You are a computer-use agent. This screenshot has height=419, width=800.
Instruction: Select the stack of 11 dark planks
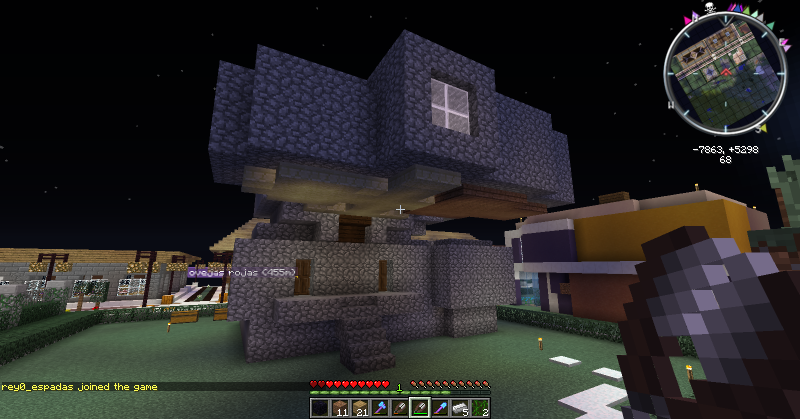(339, 408)
